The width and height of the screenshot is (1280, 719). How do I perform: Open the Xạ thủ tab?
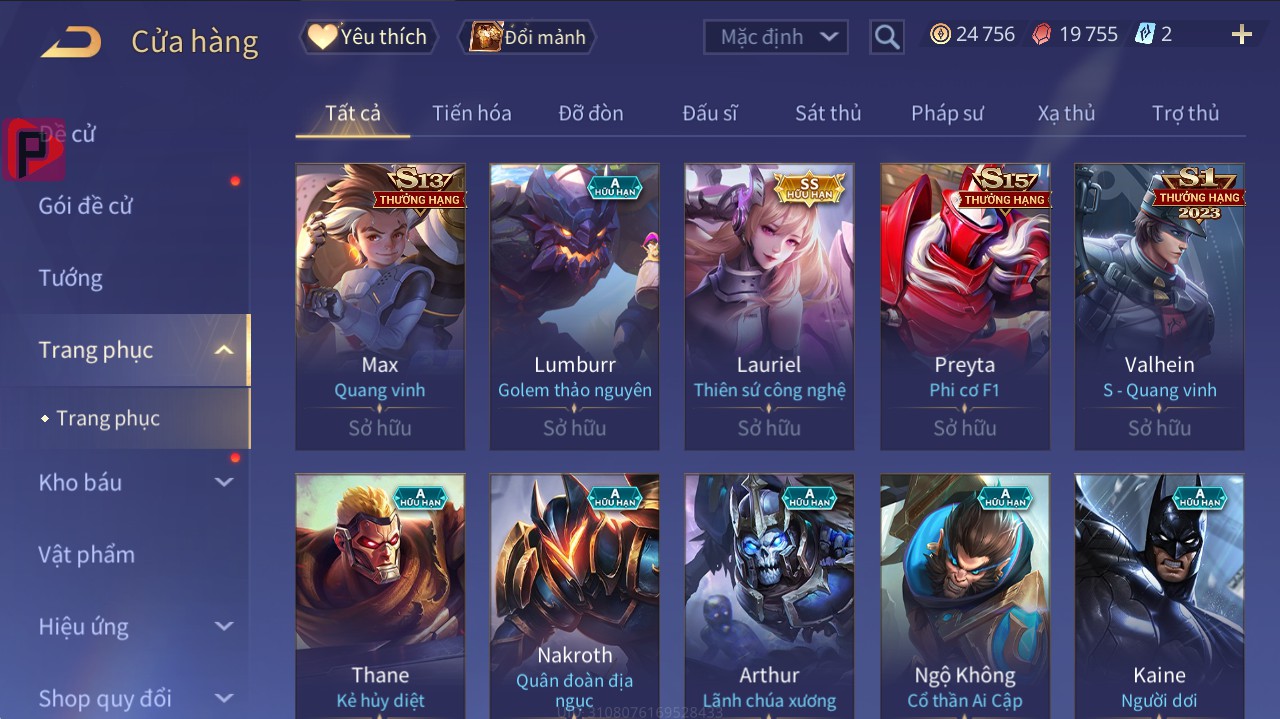coord(1066,113)
